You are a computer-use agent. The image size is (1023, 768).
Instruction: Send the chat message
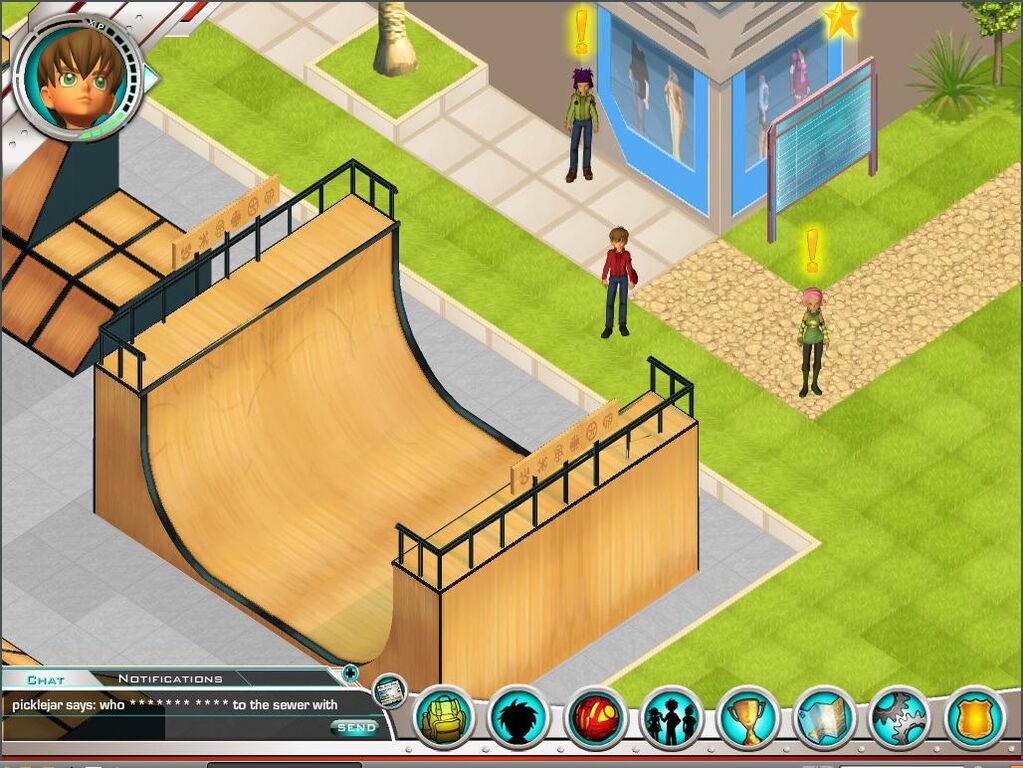pyautogui.click(x=356, y=728)
